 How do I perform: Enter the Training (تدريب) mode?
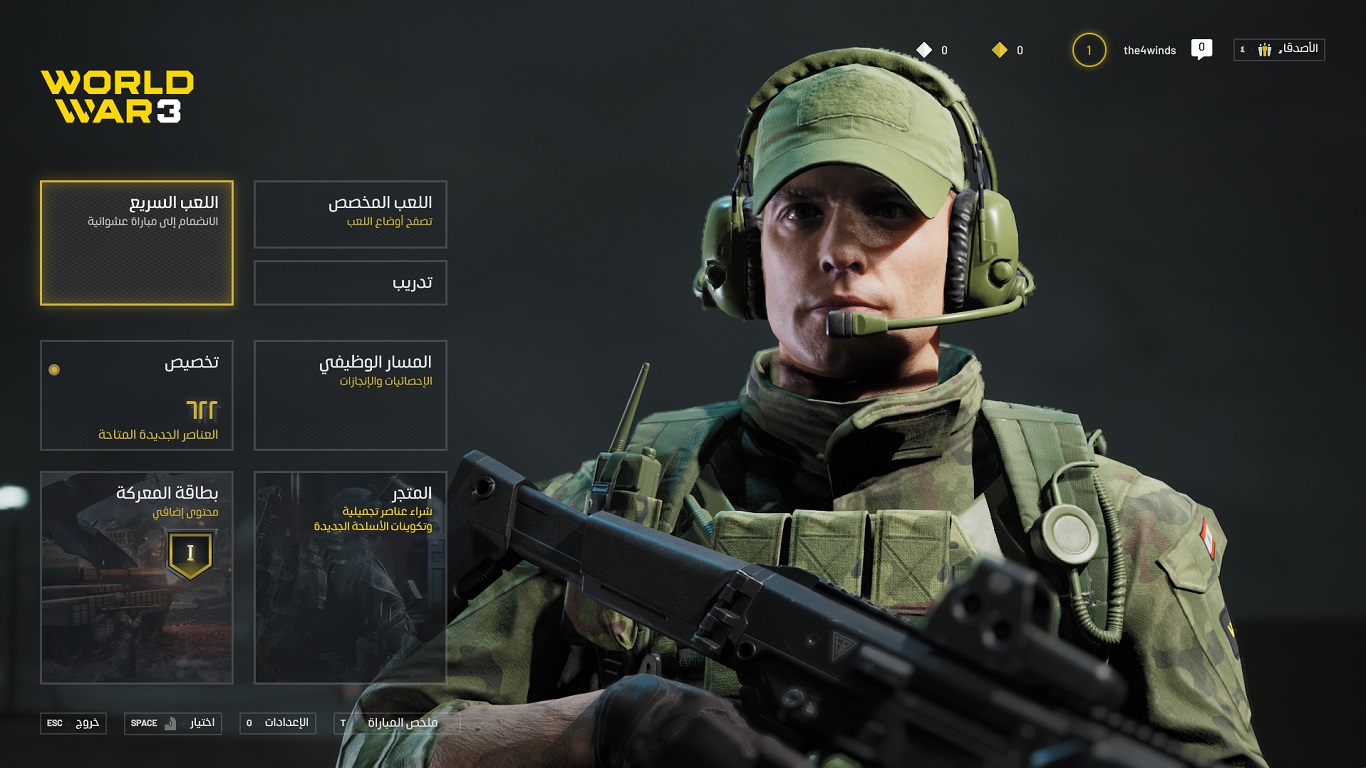pos(350,283)
